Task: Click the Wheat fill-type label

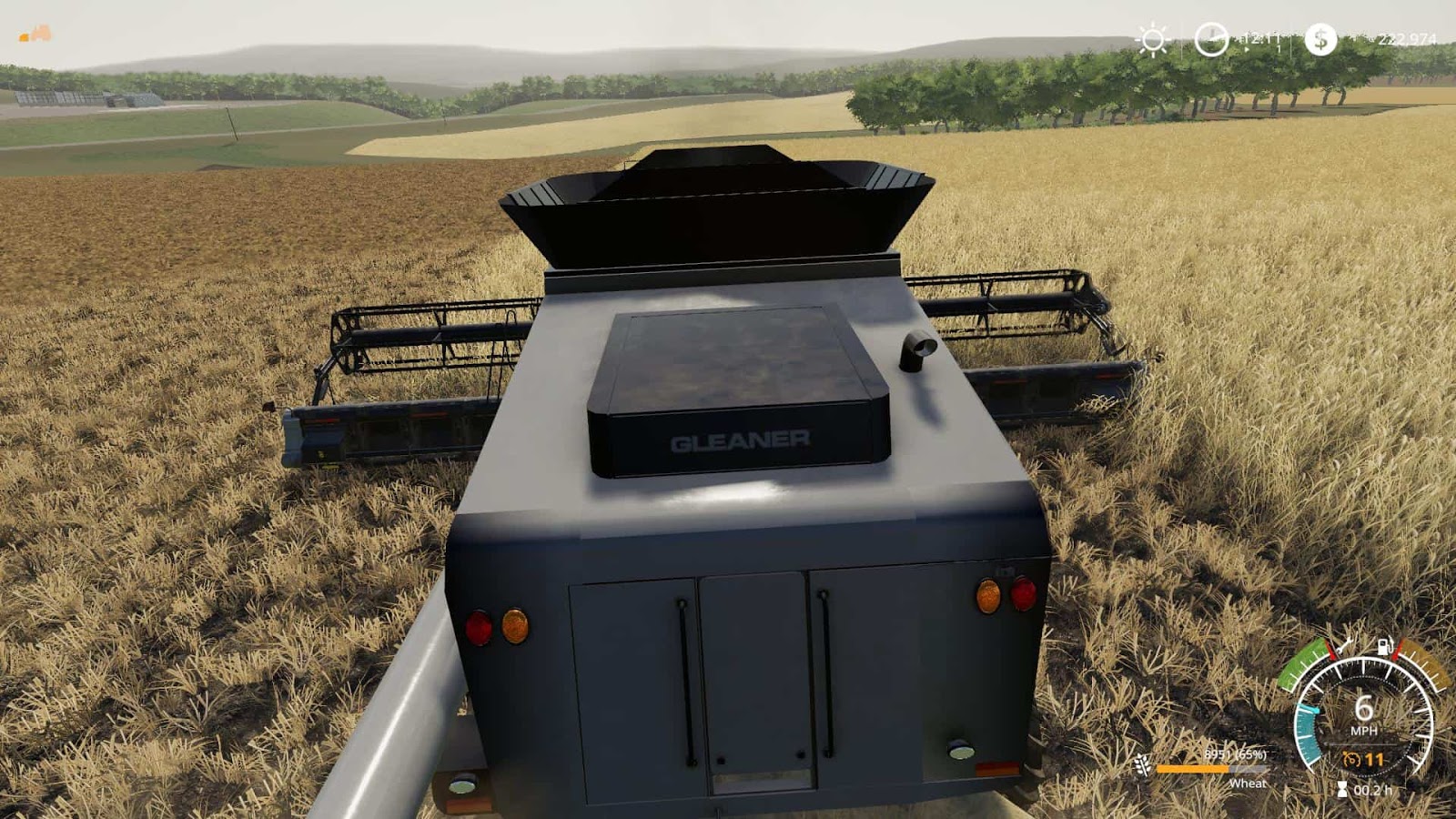Action: tap(1249, 784)
